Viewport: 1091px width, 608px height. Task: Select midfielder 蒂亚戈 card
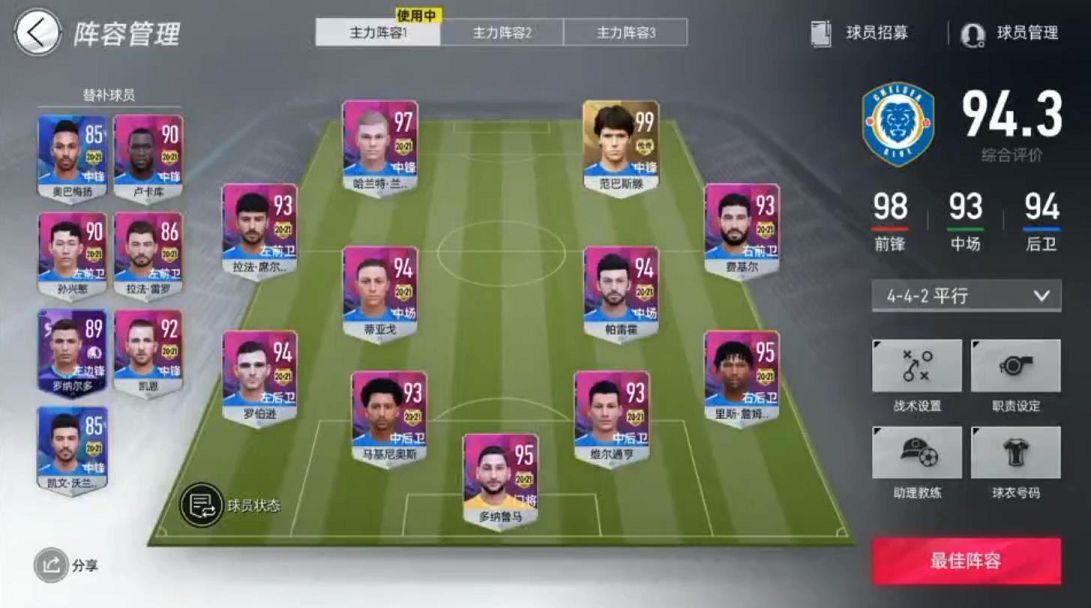point(380,291)
